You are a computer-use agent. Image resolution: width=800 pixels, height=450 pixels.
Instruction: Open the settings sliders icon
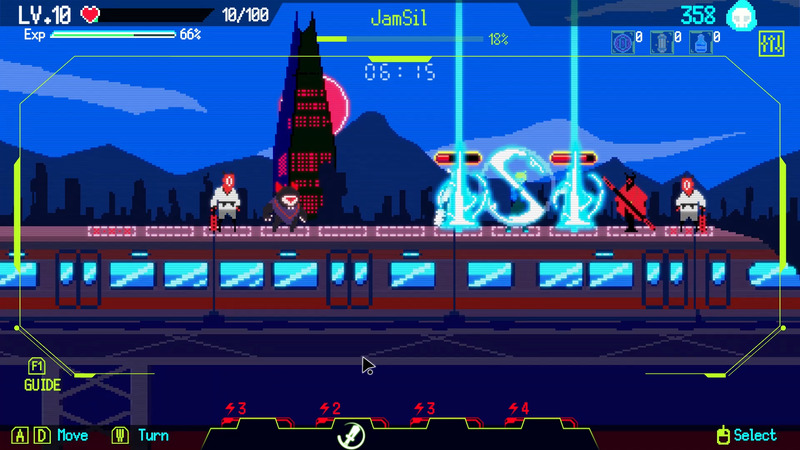pos(771,44)
